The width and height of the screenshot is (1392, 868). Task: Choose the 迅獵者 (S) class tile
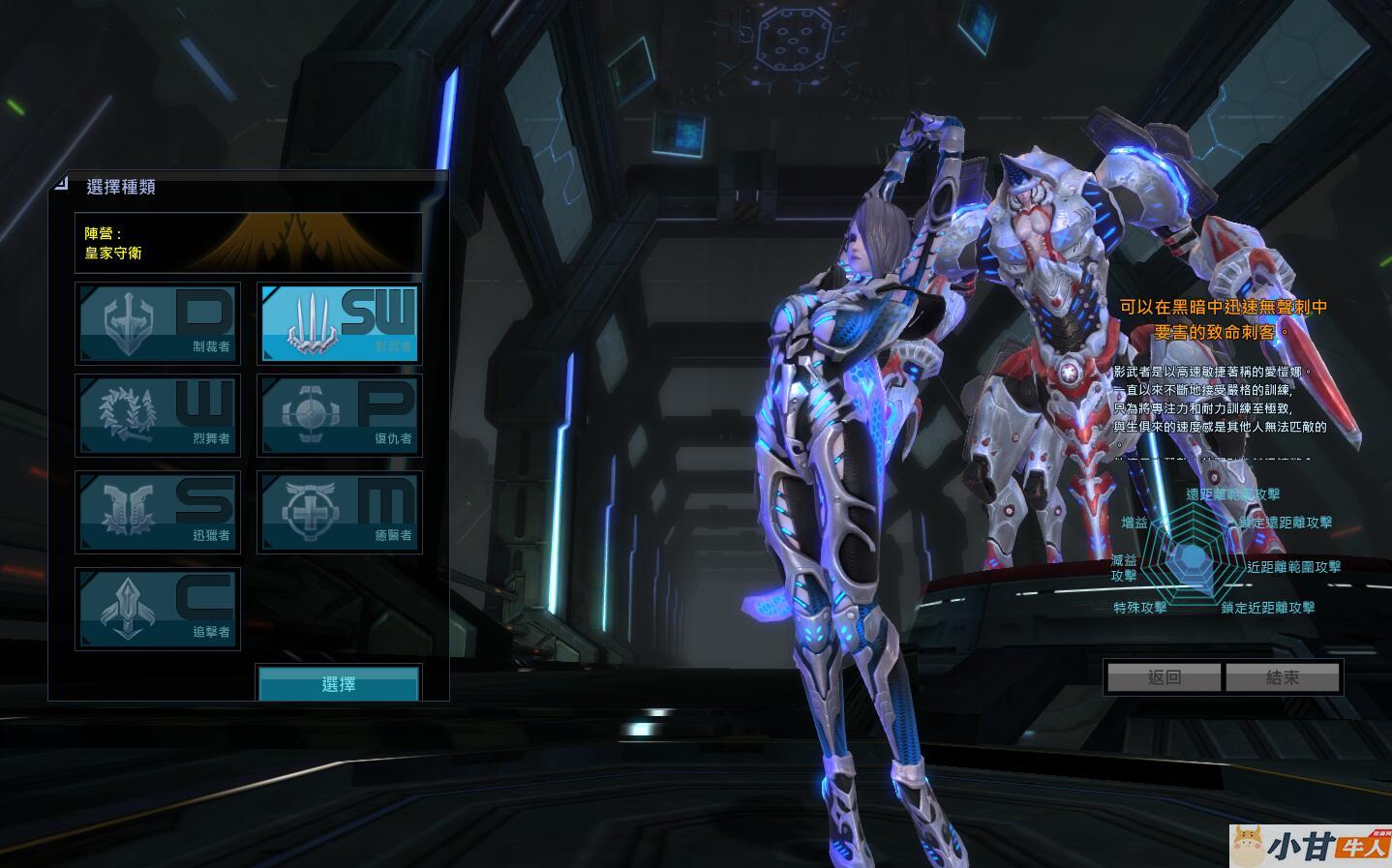(158, 512)
